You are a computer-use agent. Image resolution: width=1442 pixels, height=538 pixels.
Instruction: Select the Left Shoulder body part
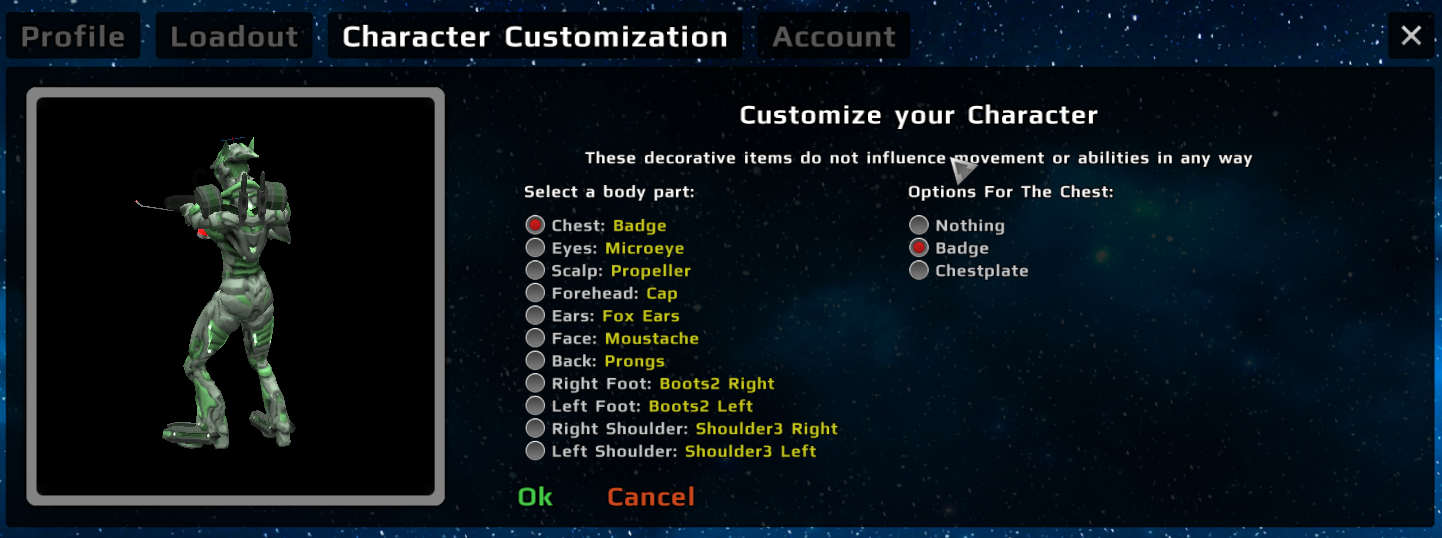pyautogui.click(x=536, y=451)
